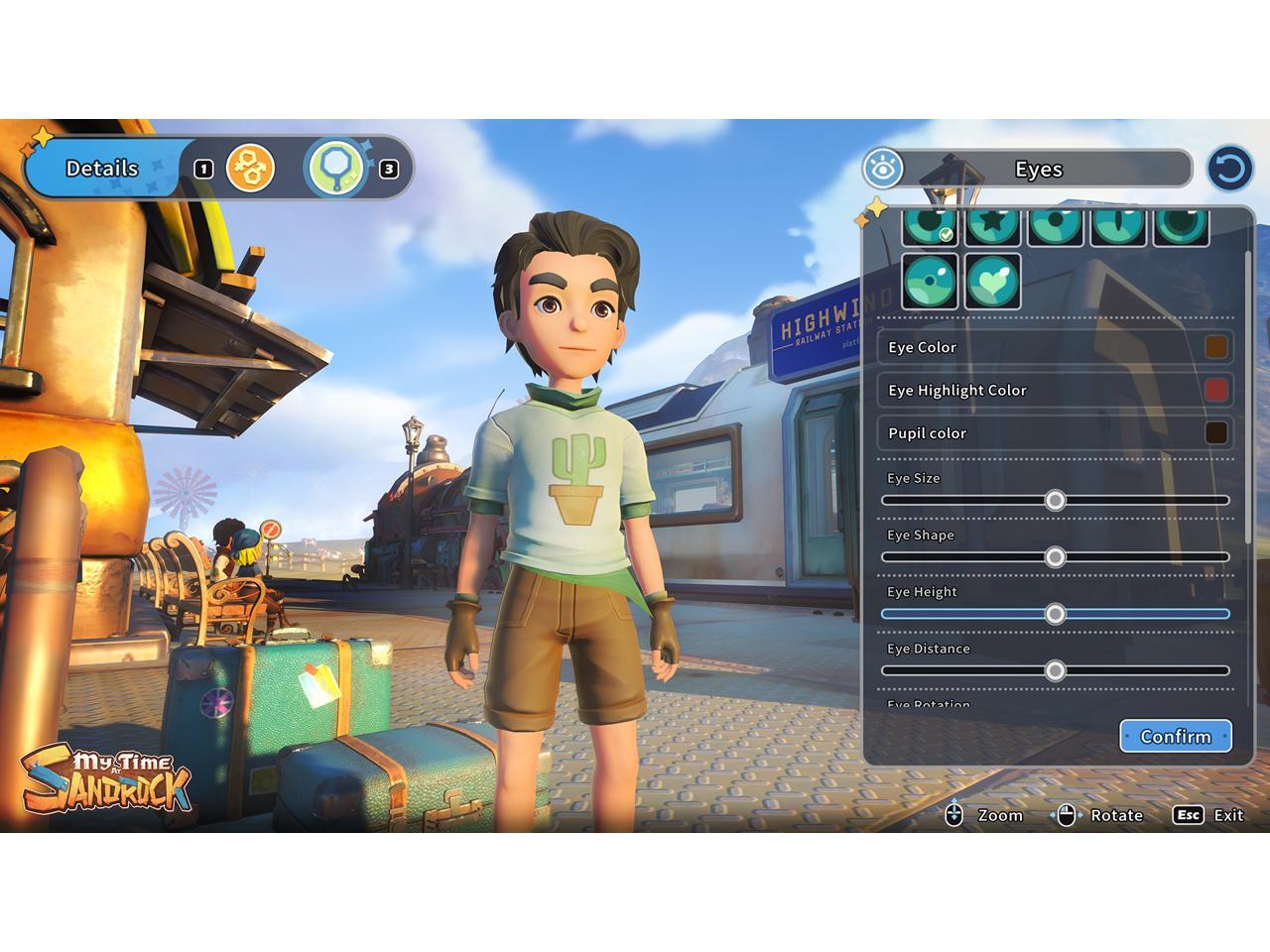Switch to the gender symbols tab
Screen dimensions: 1270x952
click(250, 169)
